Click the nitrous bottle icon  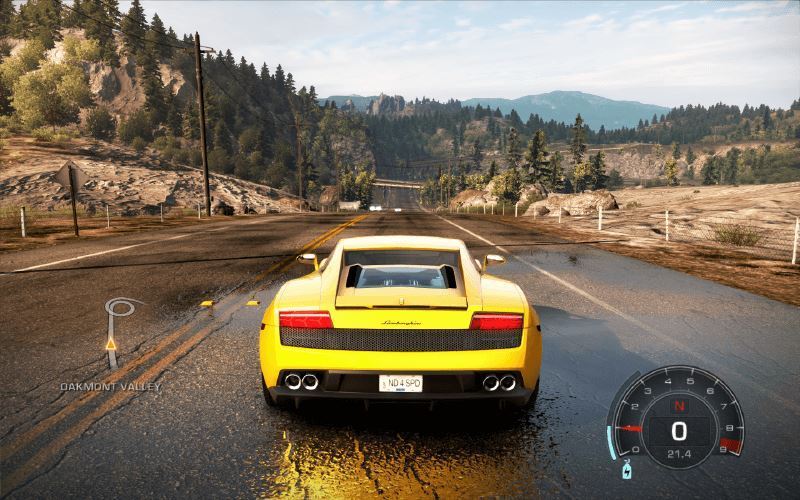[x=628, y=468]
